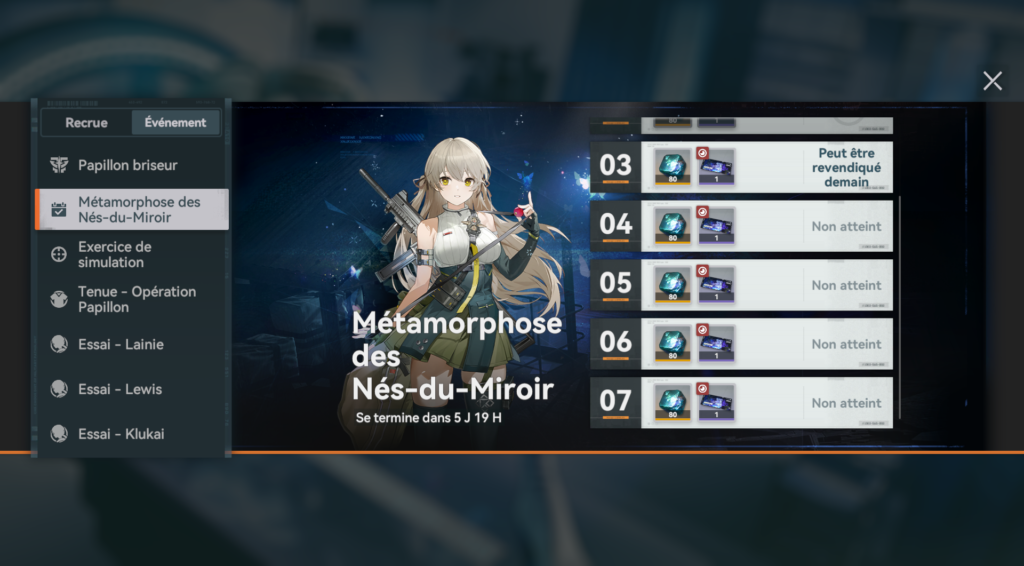
Task: Choose the day 05 reward row
Action: pos(741,285)
